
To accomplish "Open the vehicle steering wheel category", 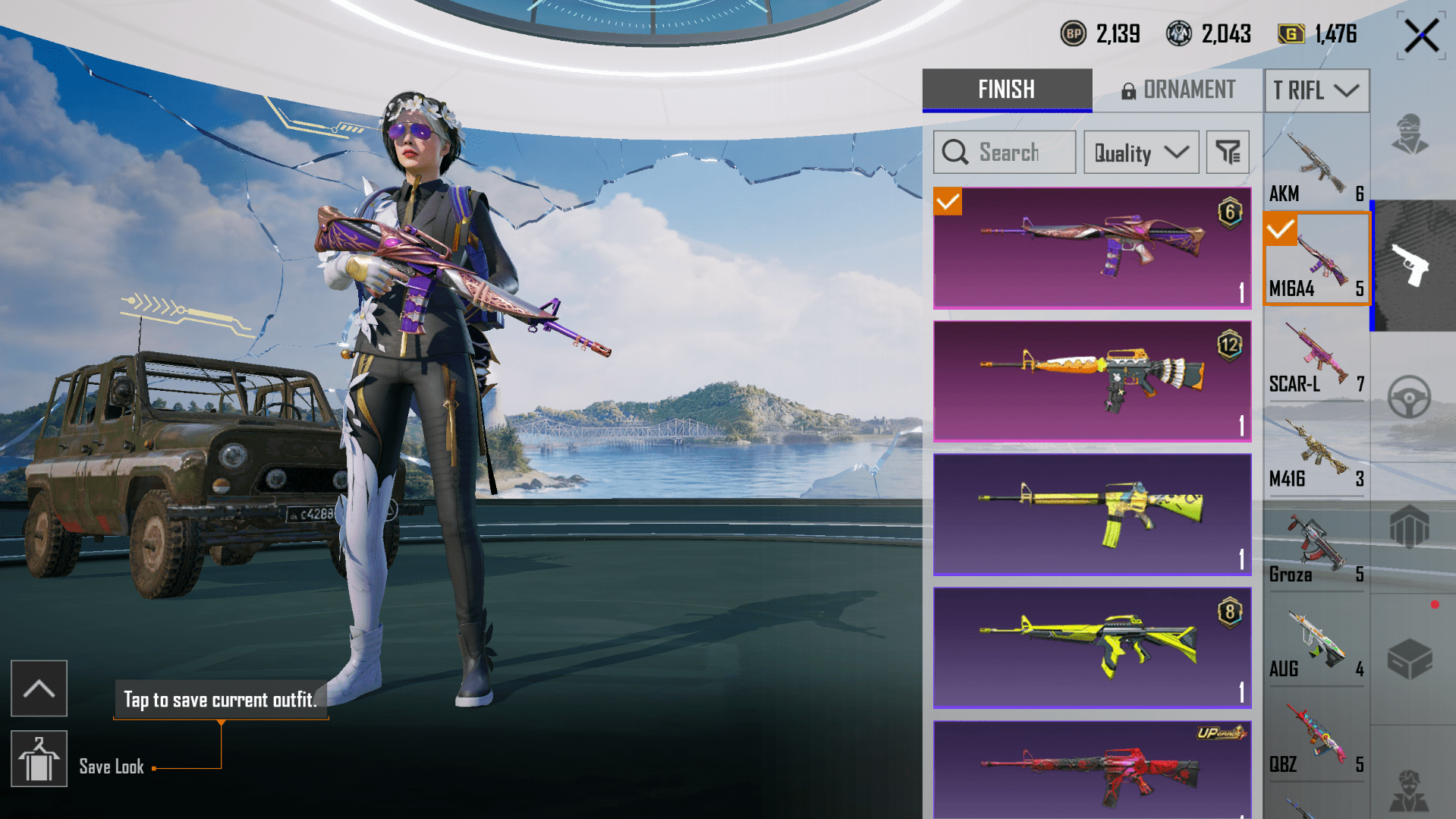I will 1410,396.
